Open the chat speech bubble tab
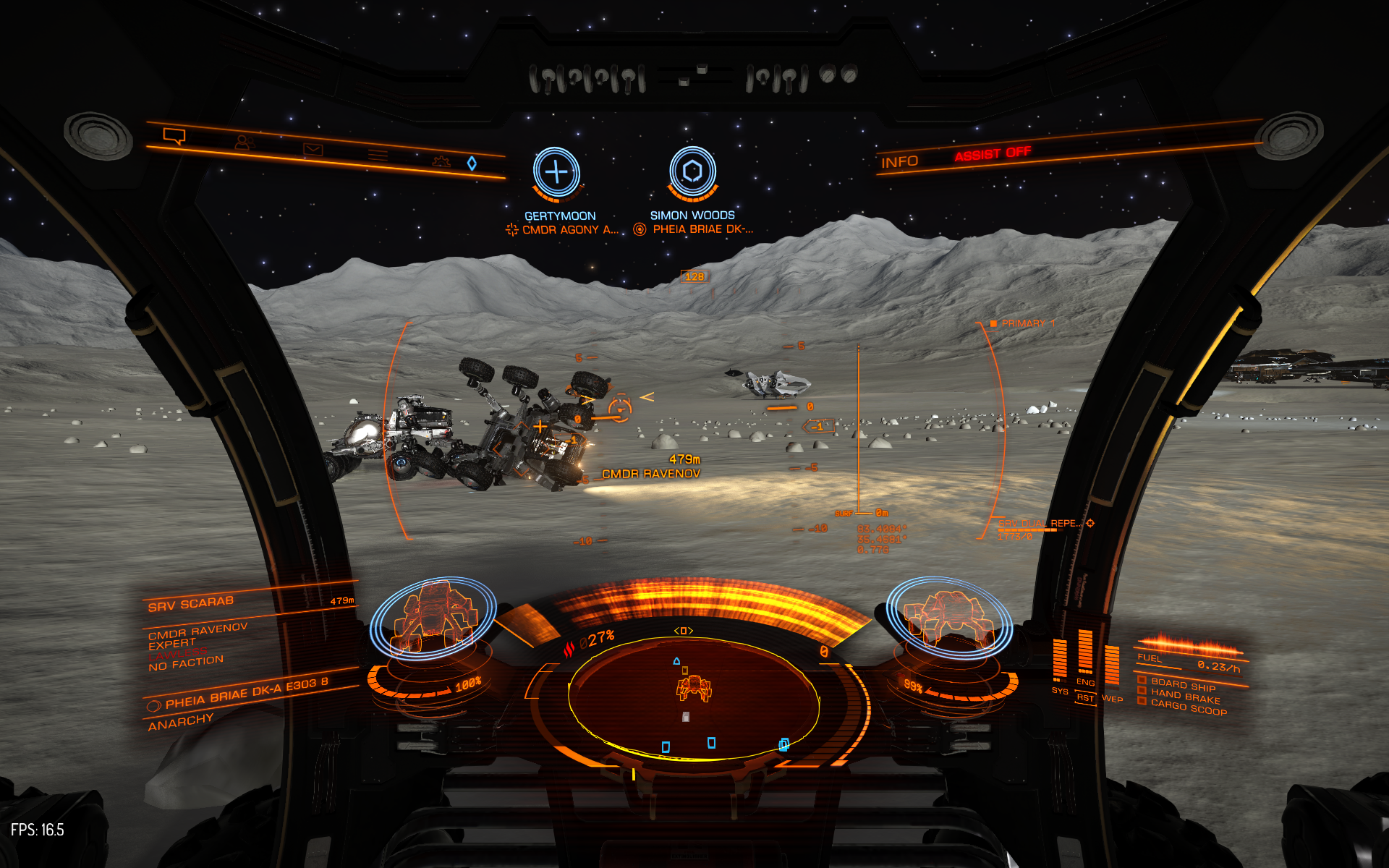 coord(174,136)
